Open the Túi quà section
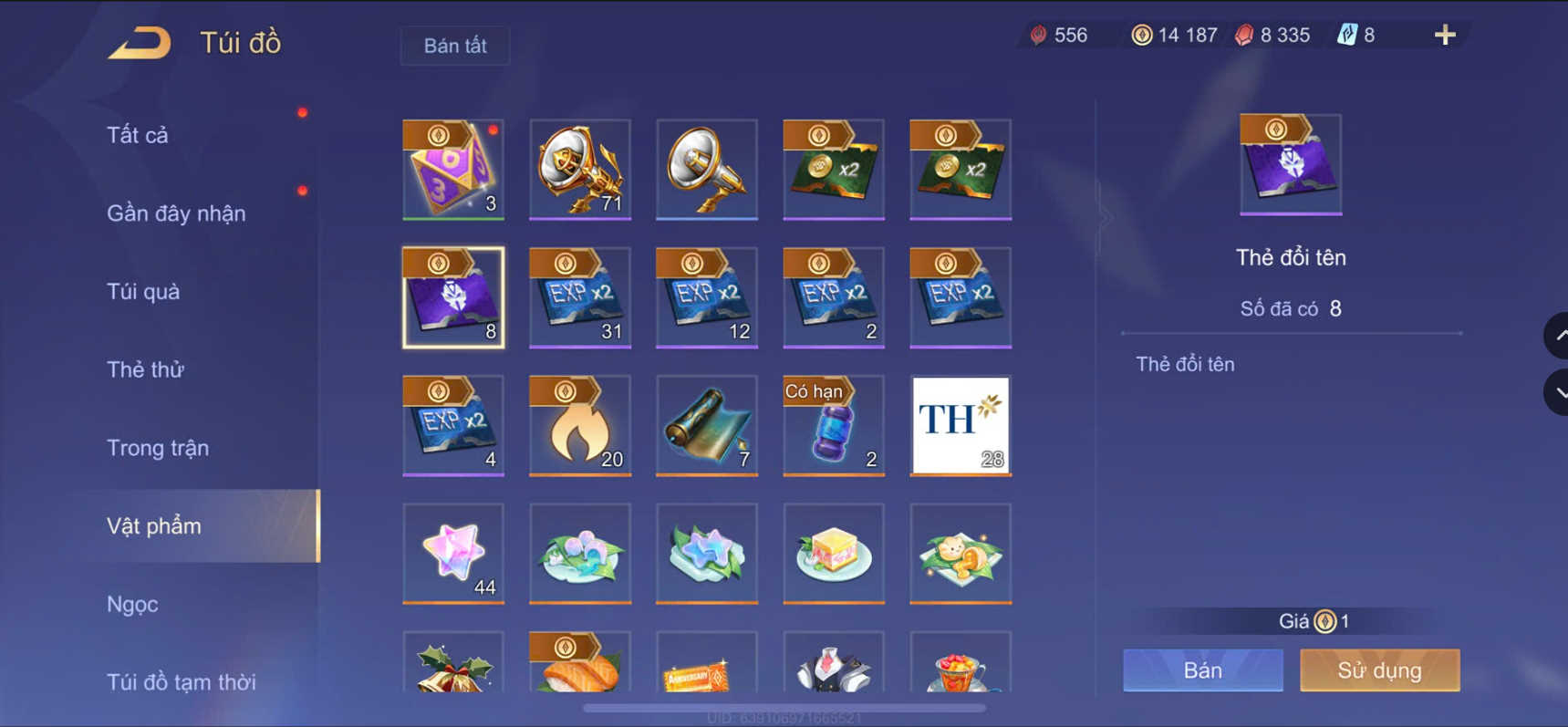This screenshot has width=1568, height=727. pos(140,291)
